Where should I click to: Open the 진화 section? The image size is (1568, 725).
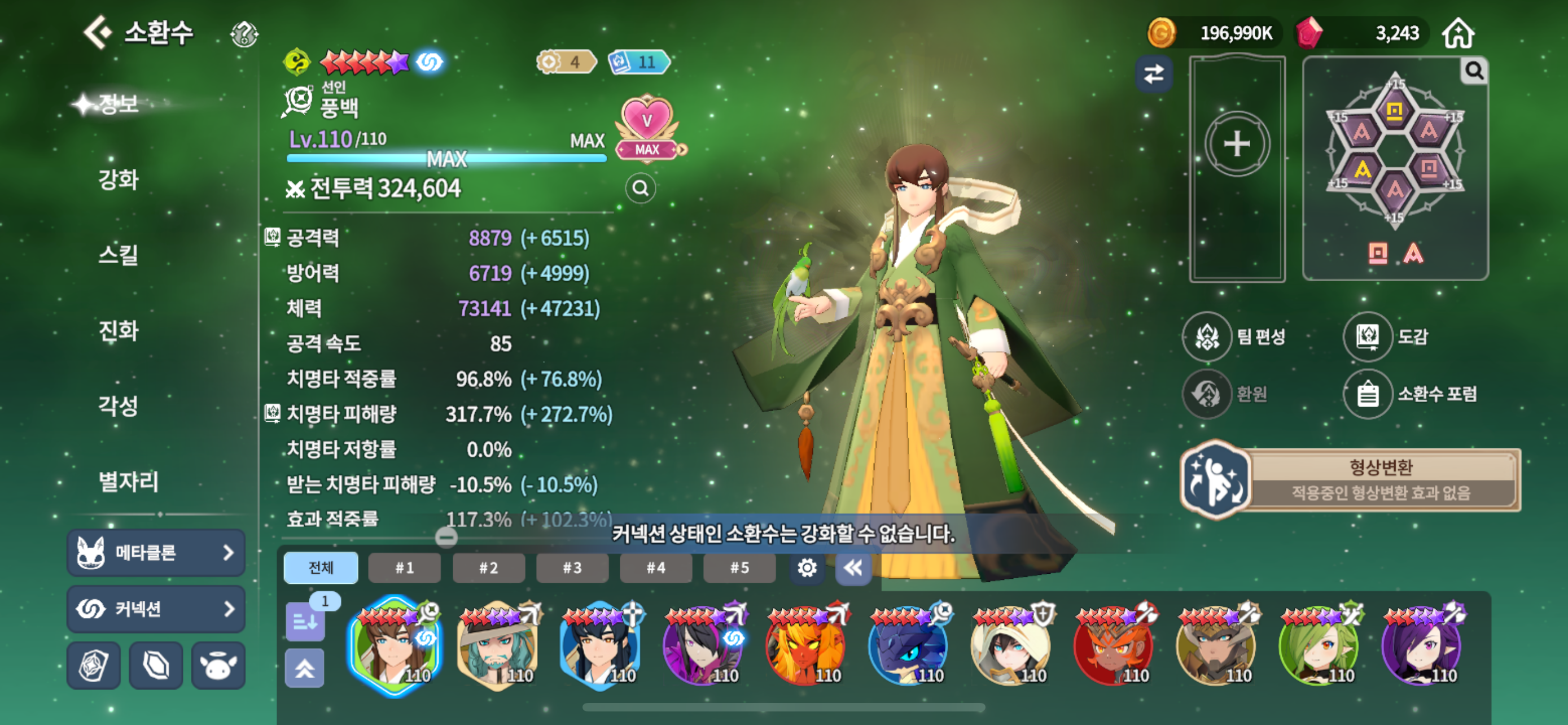point(119,330)
